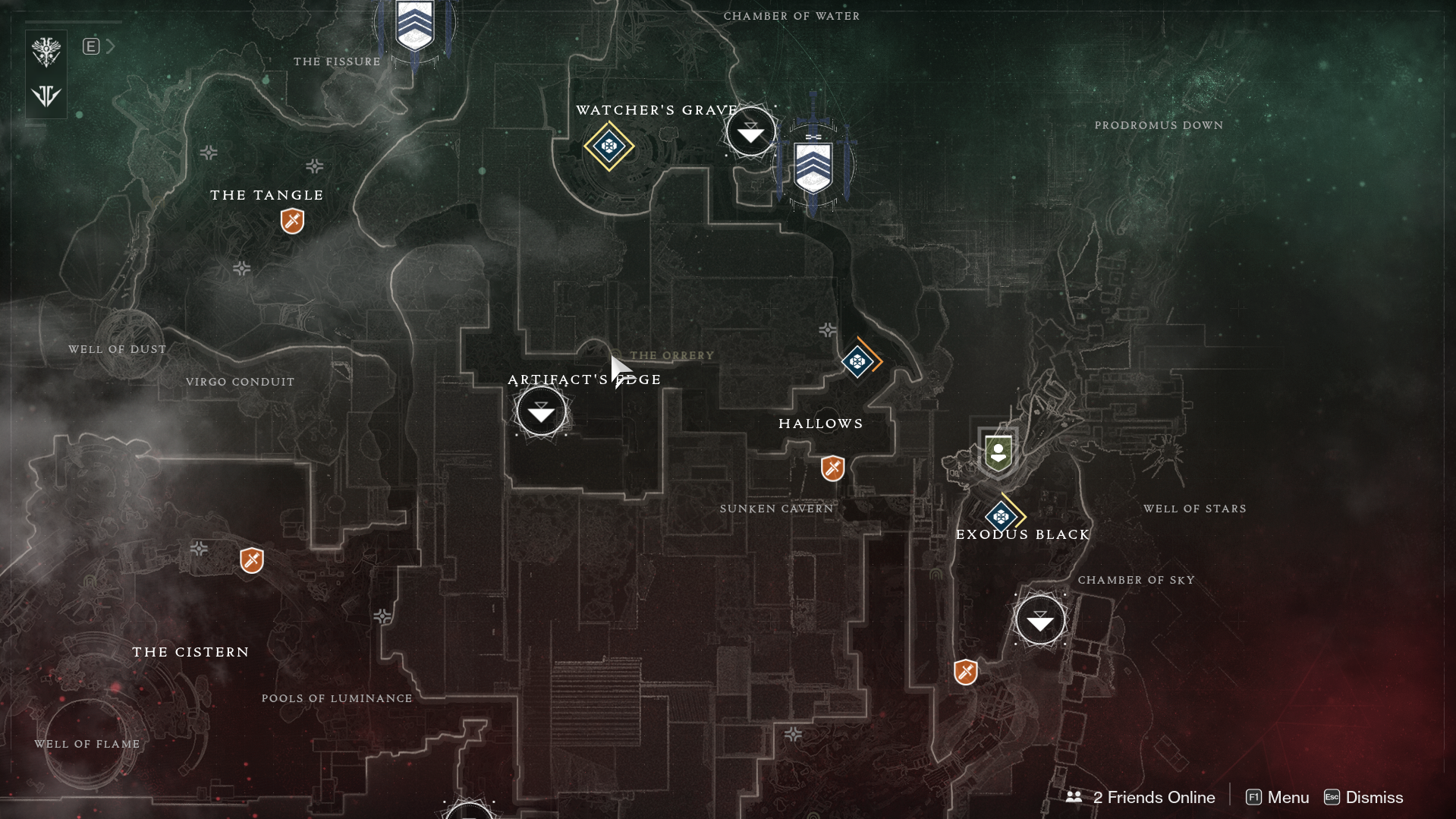The image size is (1456, 819).
Task: Open the 2 Friends Online roster
Action: point(1140,797)
